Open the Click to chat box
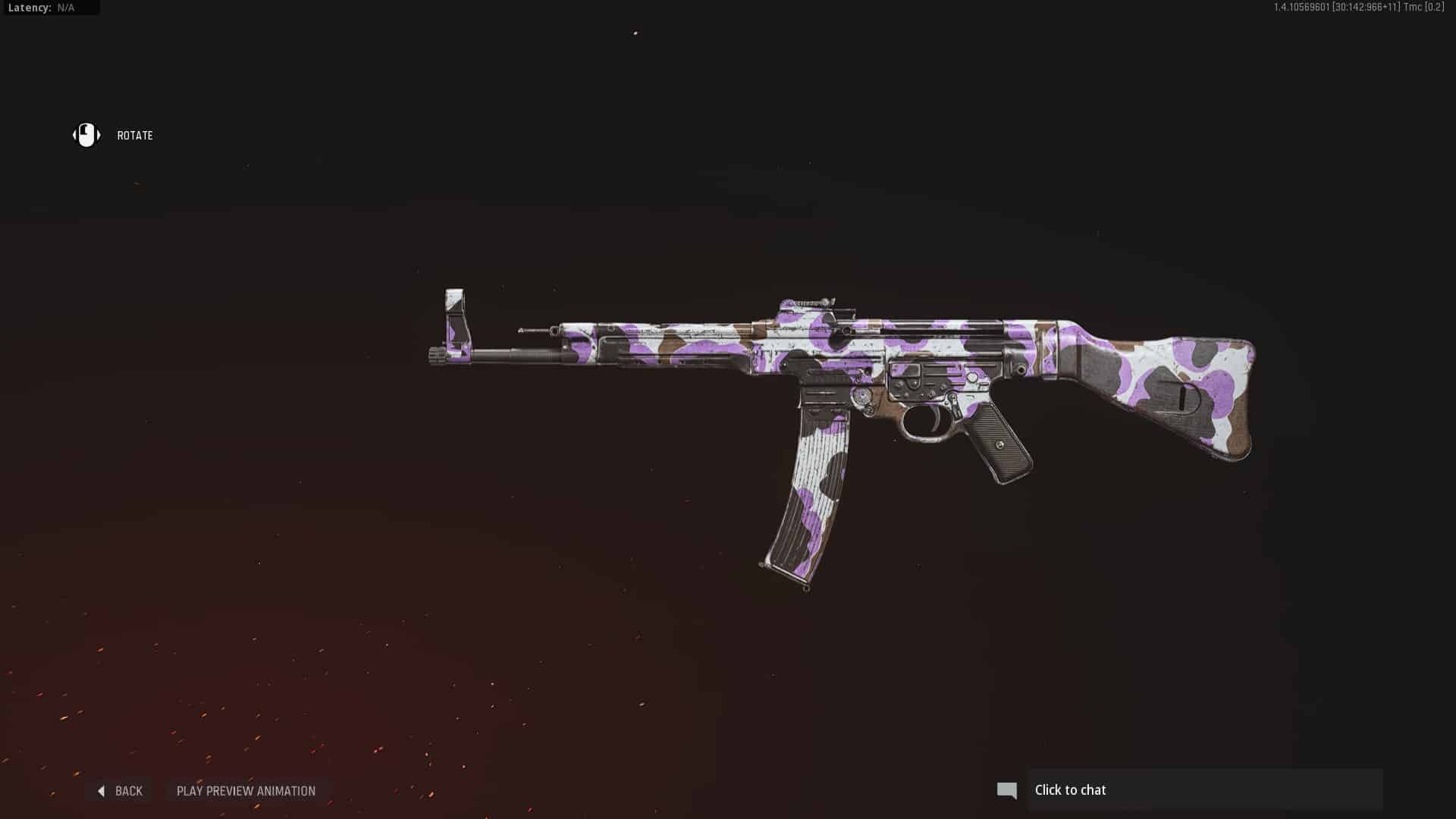This screenshot has height=819, width=1456. pyautogui.click(x=1204, y=790)
